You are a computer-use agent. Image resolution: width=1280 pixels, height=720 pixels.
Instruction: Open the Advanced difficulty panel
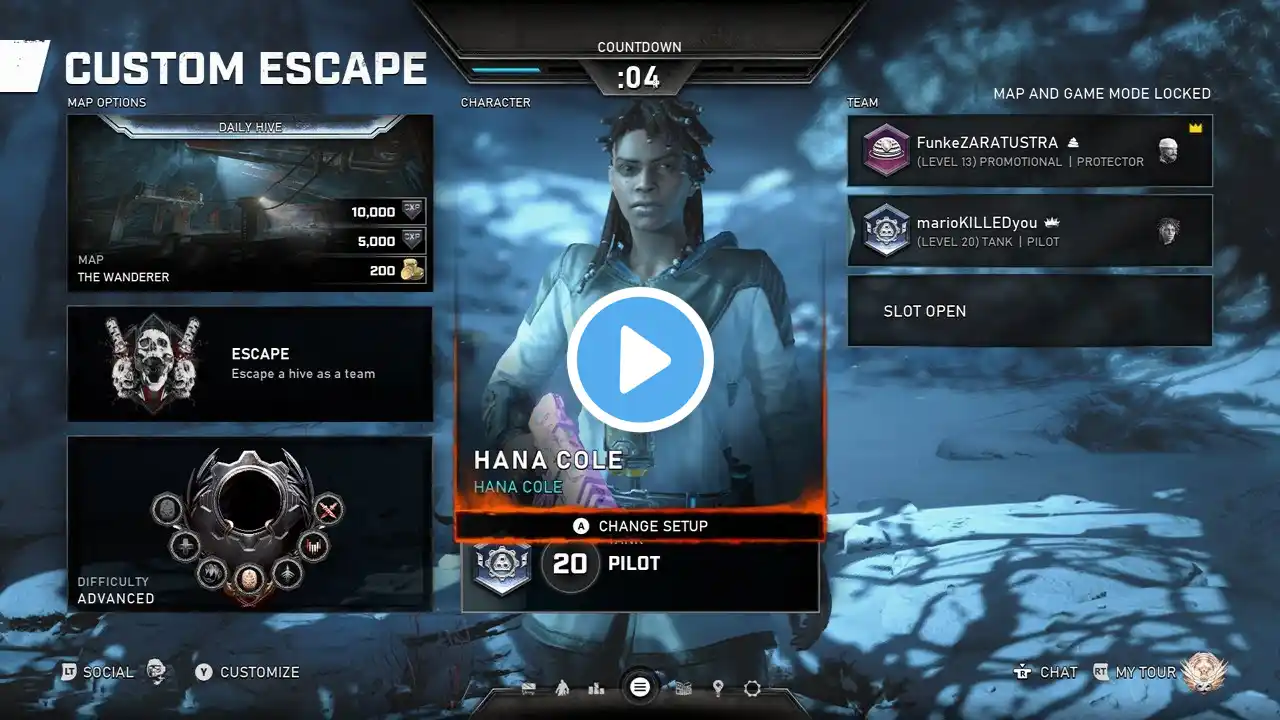pos(250,523)
